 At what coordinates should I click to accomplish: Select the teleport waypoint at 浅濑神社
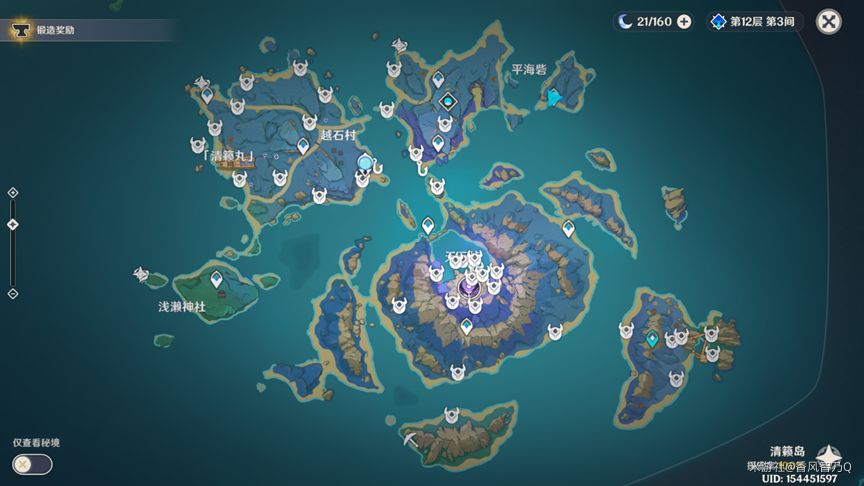click(216, 267)
